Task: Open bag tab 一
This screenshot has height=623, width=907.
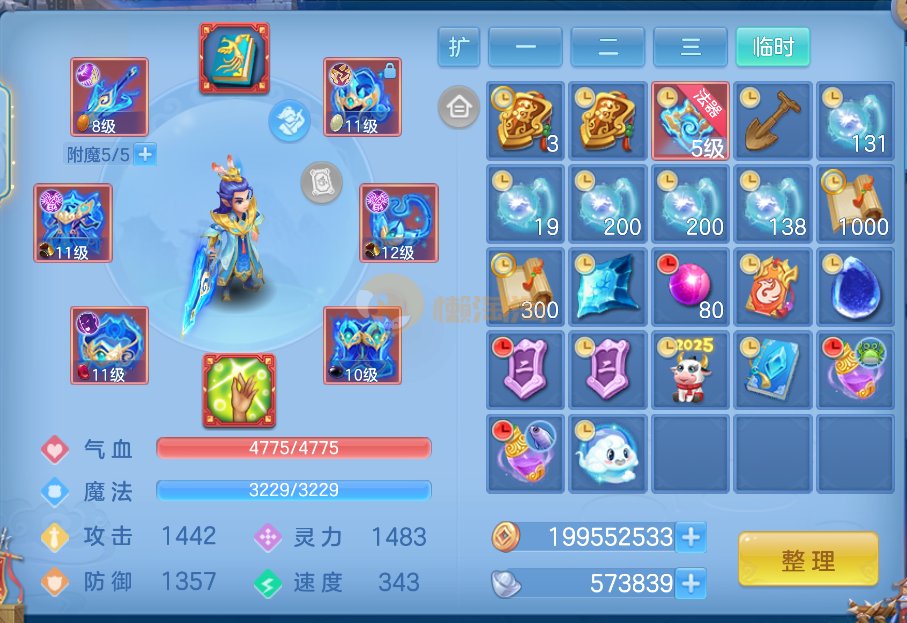Action: click(x=525, y=46)
